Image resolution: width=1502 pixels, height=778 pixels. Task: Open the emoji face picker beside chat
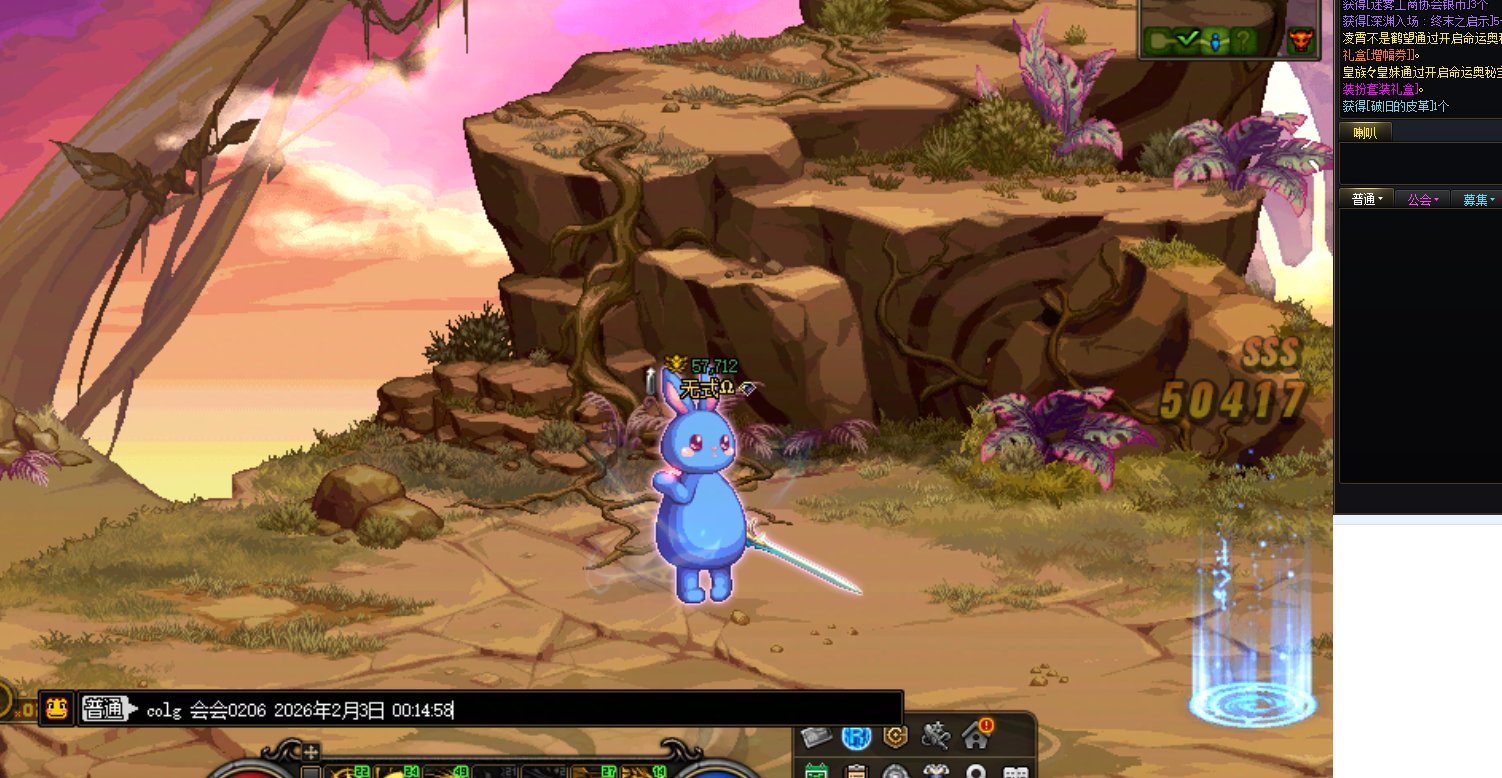tap(57, 709)
